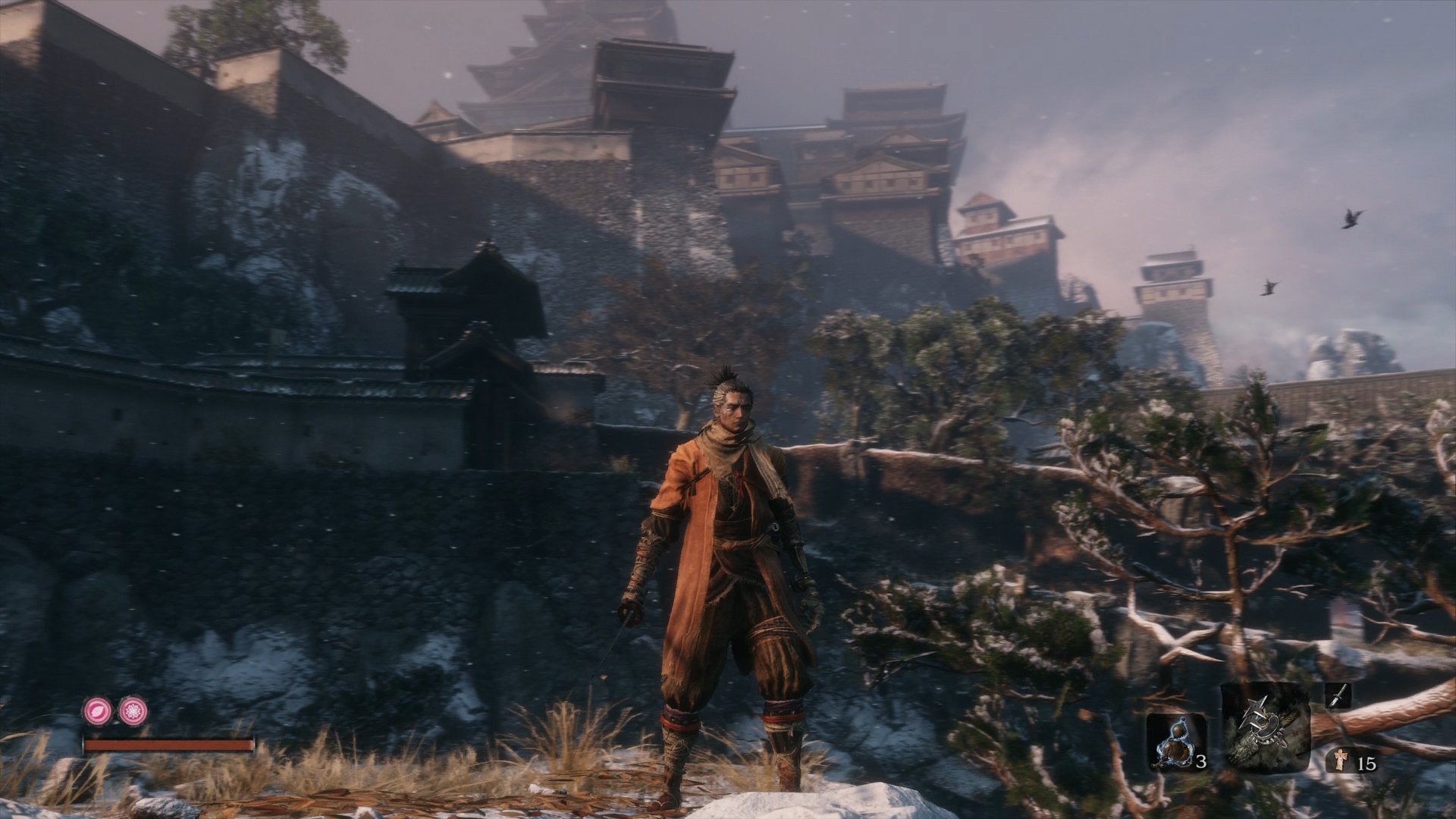Viewport: 1456px width, 819px height.
Task: Click the birds flying near the tower
Action: pos(1350,220)
